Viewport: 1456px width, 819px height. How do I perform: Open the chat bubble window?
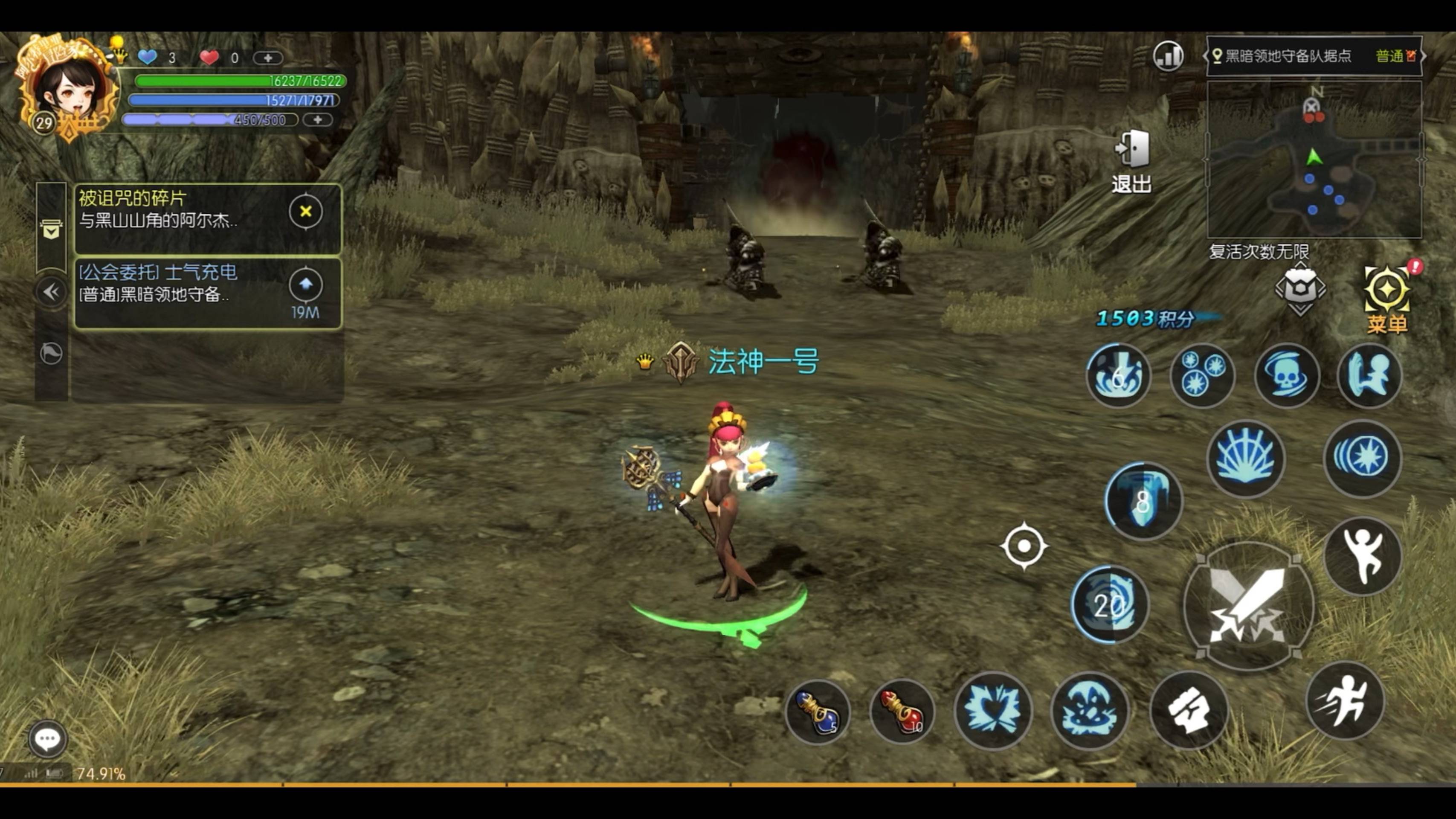point(47,738)
